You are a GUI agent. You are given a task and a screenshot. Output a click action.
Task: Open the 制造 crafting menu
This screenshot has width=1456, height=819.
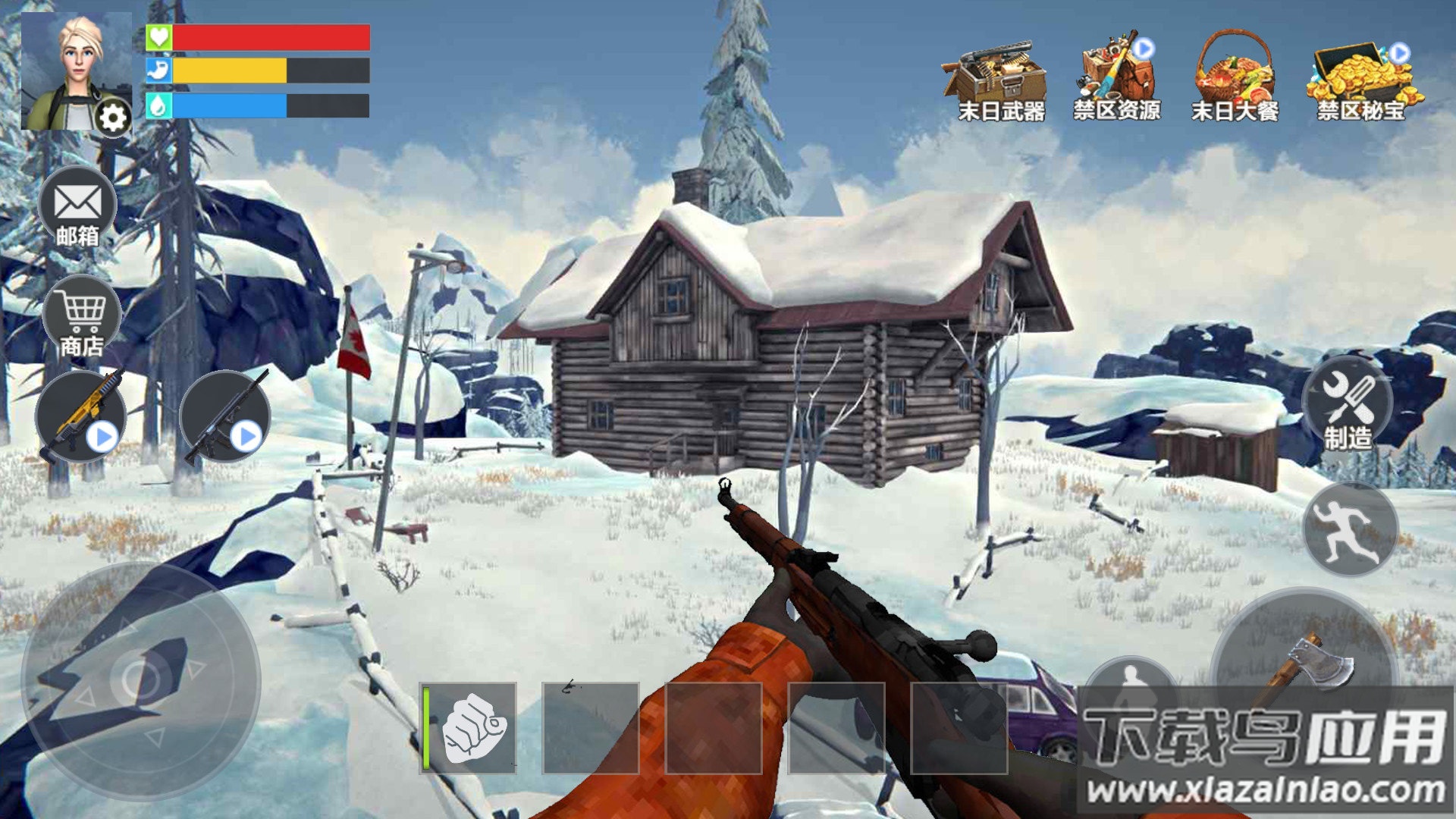[1348, 404]
